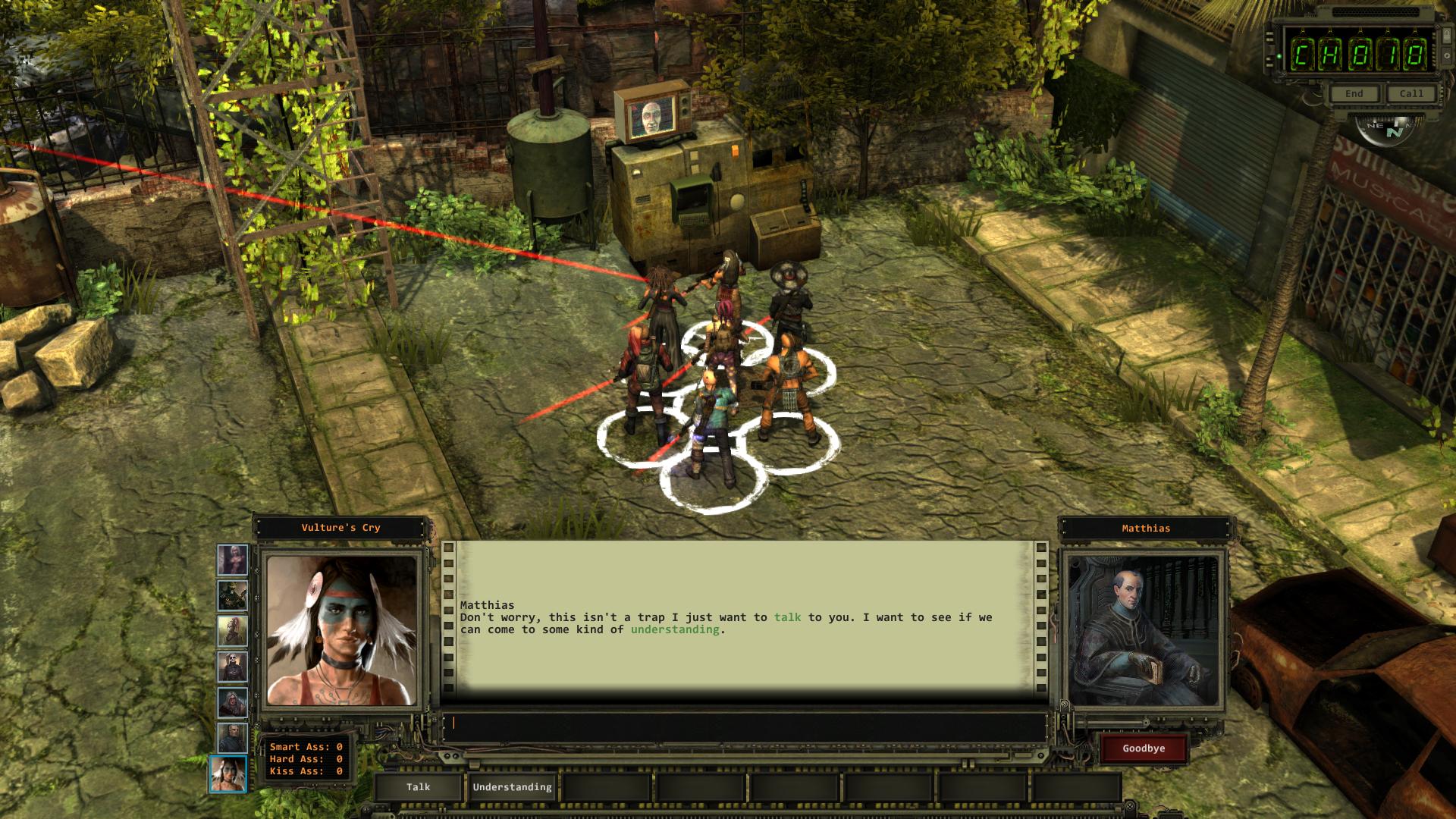Screen dimensions: 1456x819
Task: Select the grey-haired woman party portrait
Action: tap(232, 702)
